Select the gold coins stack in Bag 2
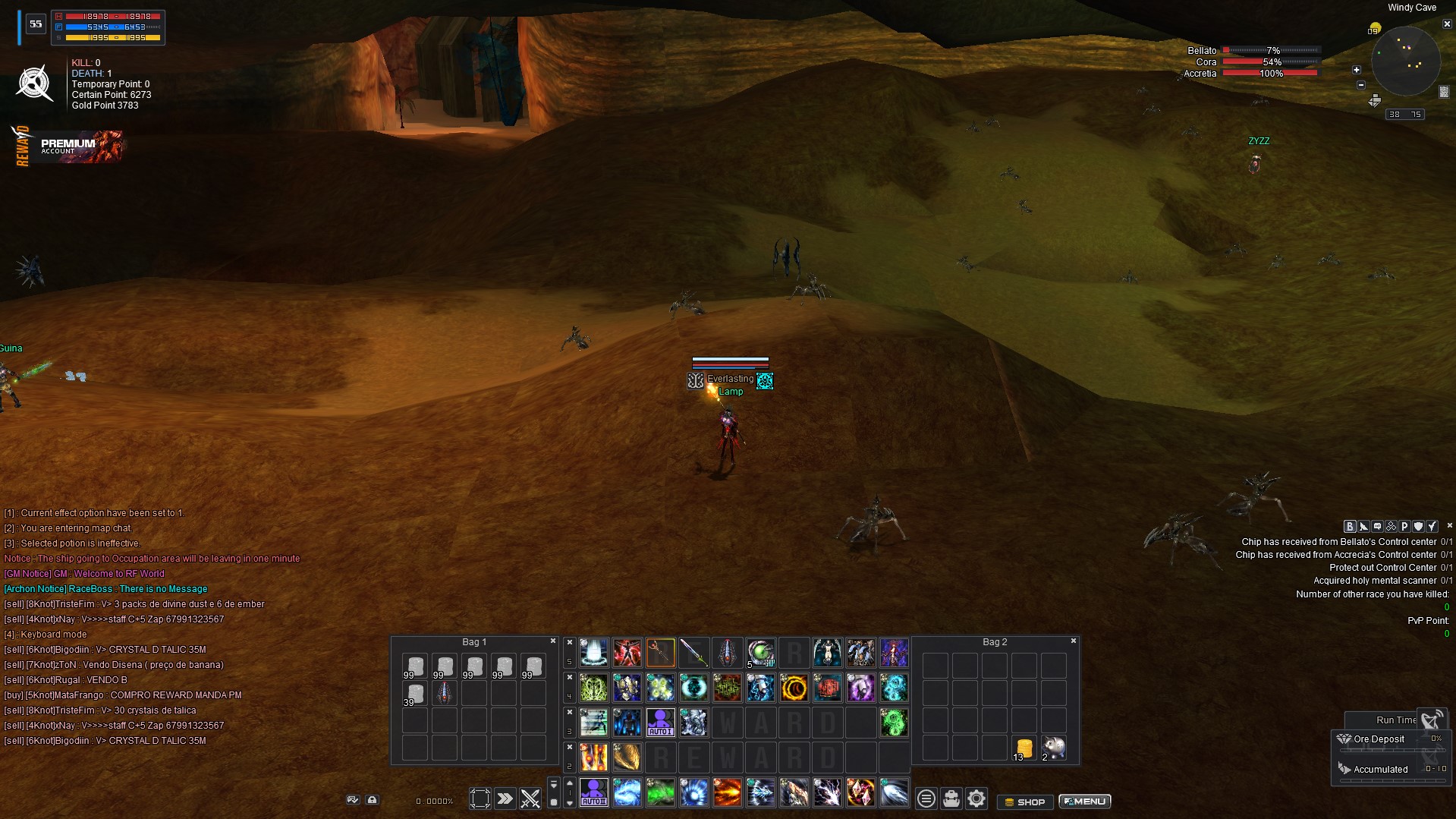 coord(1024,748)
